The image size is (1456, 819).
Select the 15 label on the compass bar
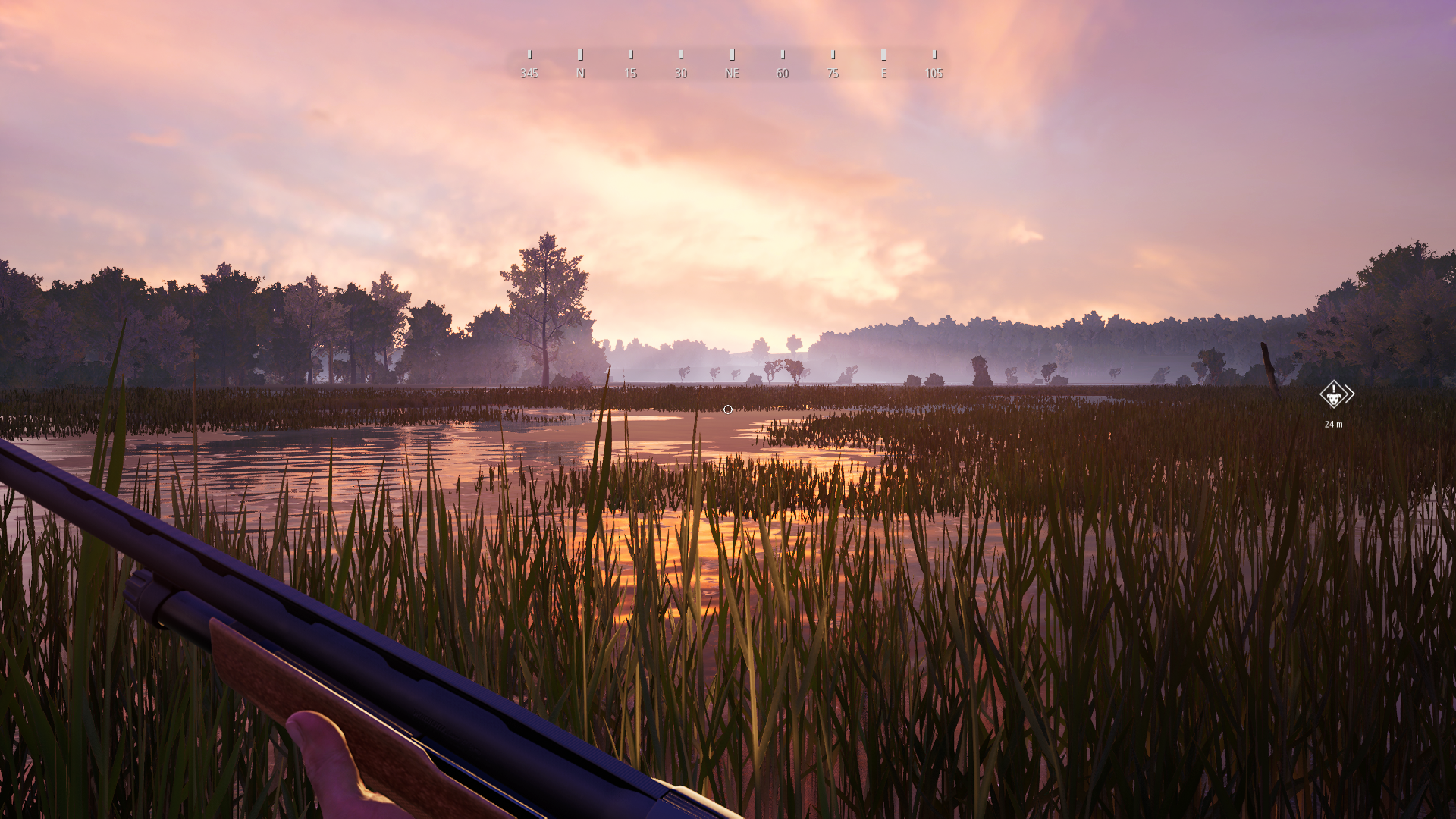(629, 74)
